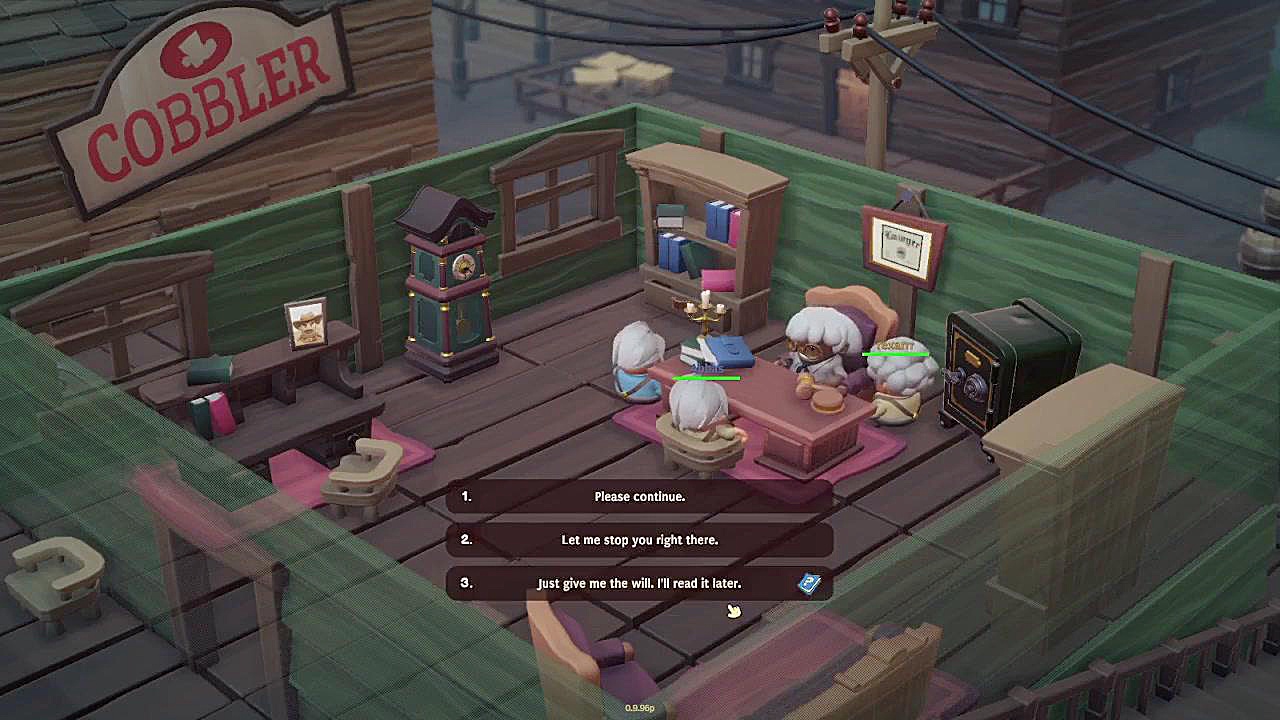Choose the "Please continue." reply
Image resolution: width=1280 pixels, height=720 pixels.
[x=639, y=497]
